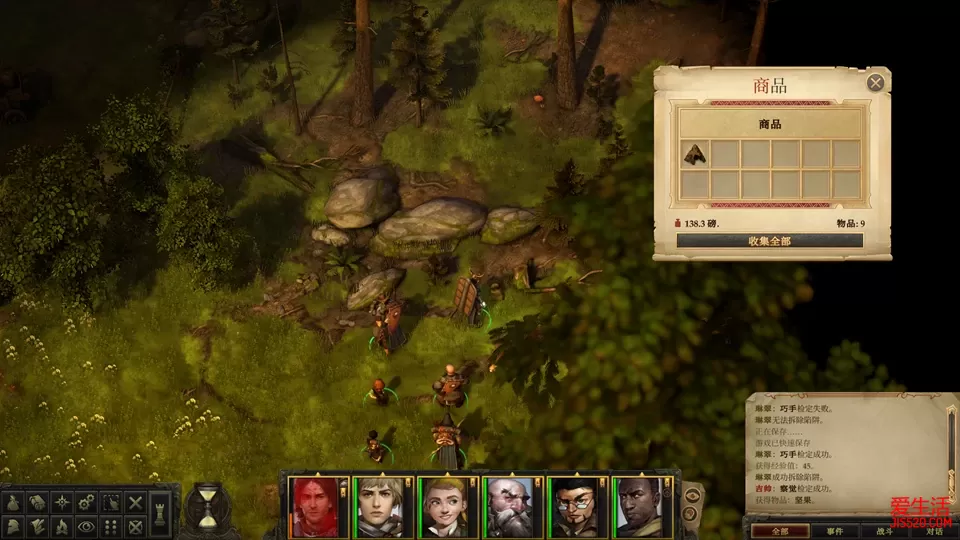Select the loot item in the first slot
The height and width of the screenshot is (540, 960).
coord(695,153)
